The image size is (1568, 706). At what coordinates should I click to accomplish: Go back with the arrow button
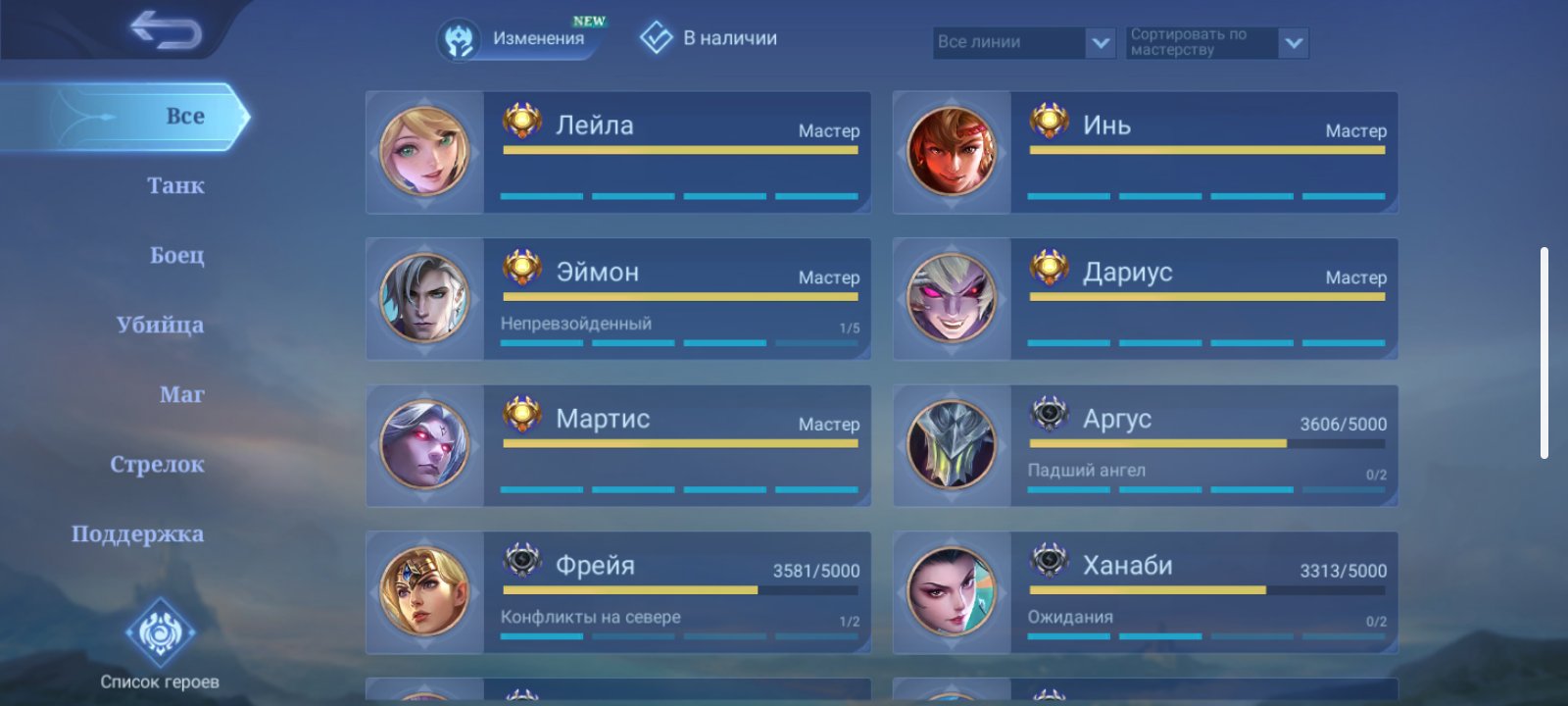[166, 30]
